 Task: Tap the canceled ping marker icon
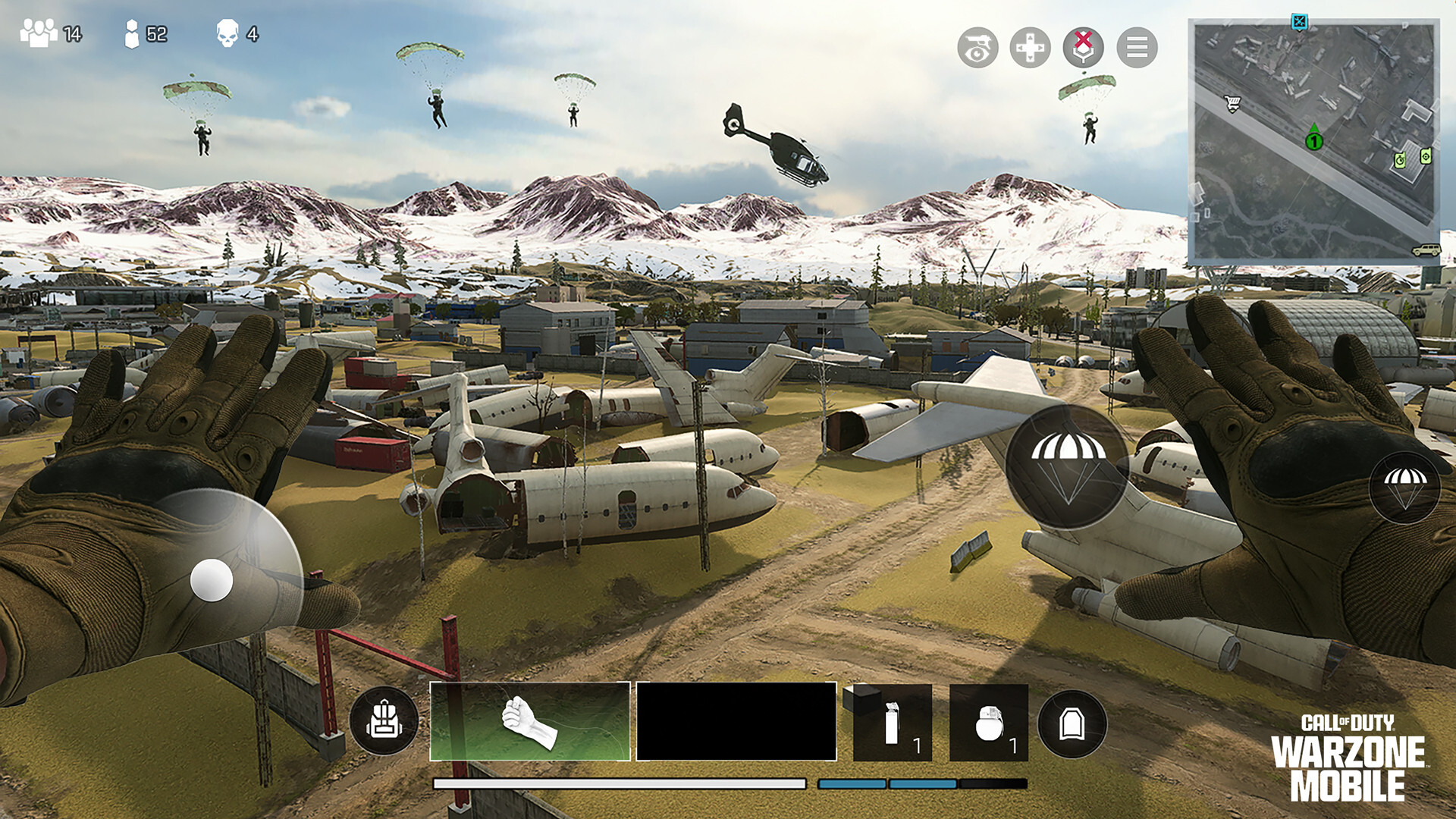tap(1081, 47)
